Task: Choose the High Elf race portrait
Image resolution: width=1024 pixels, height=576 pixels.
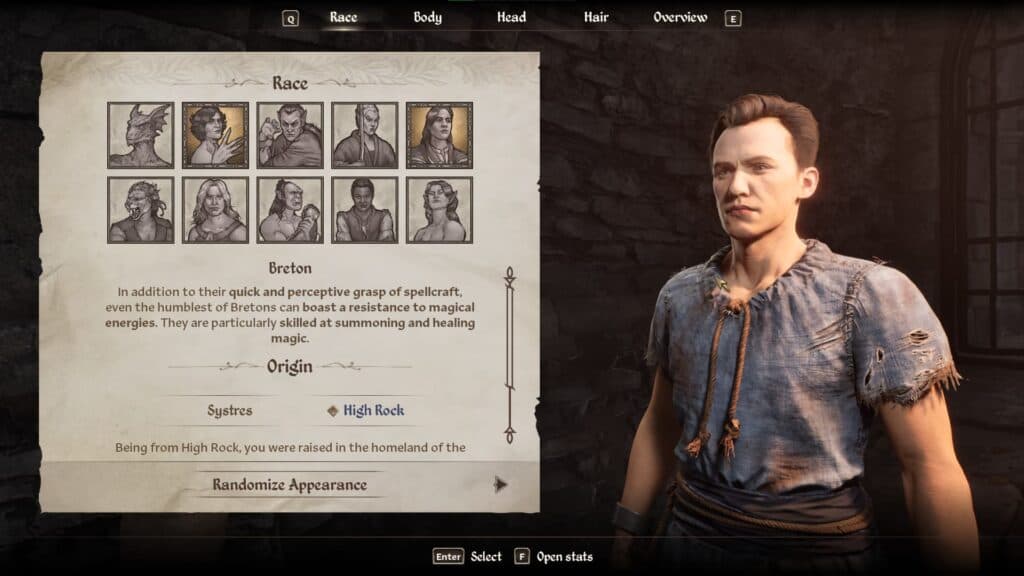Action: click(365, 135)
